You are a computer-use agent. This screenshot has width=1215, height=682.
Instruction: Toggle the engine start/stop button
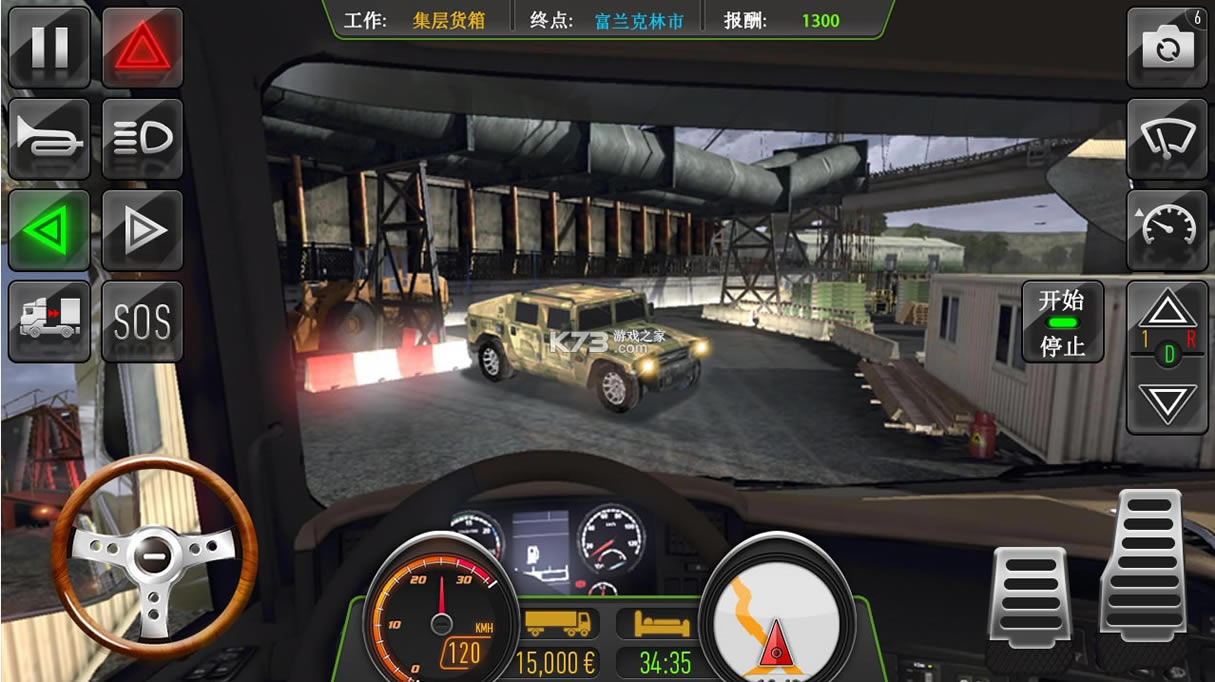tap(1062, 321)
